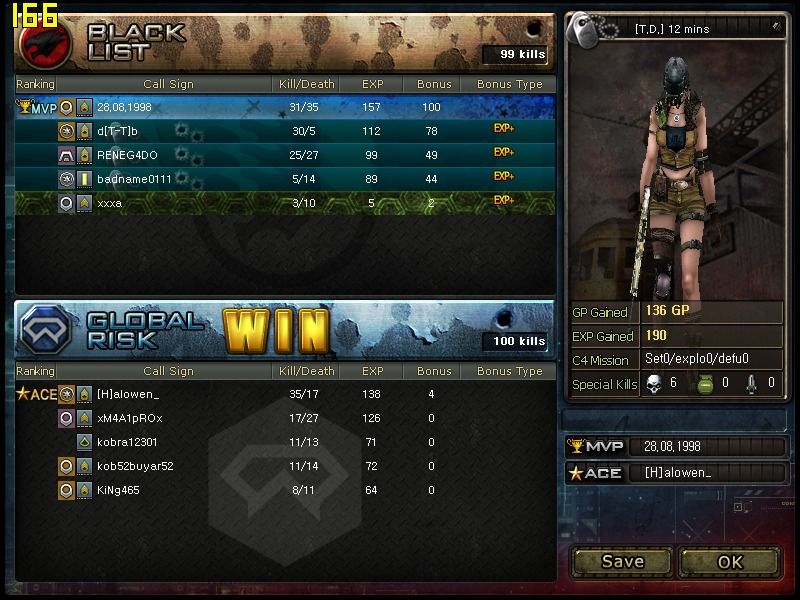This screenshot has height=600, width=800.
Task: Select [H]alowen_ in the Global Risk scoreboard
Action: tap(131, 395)
